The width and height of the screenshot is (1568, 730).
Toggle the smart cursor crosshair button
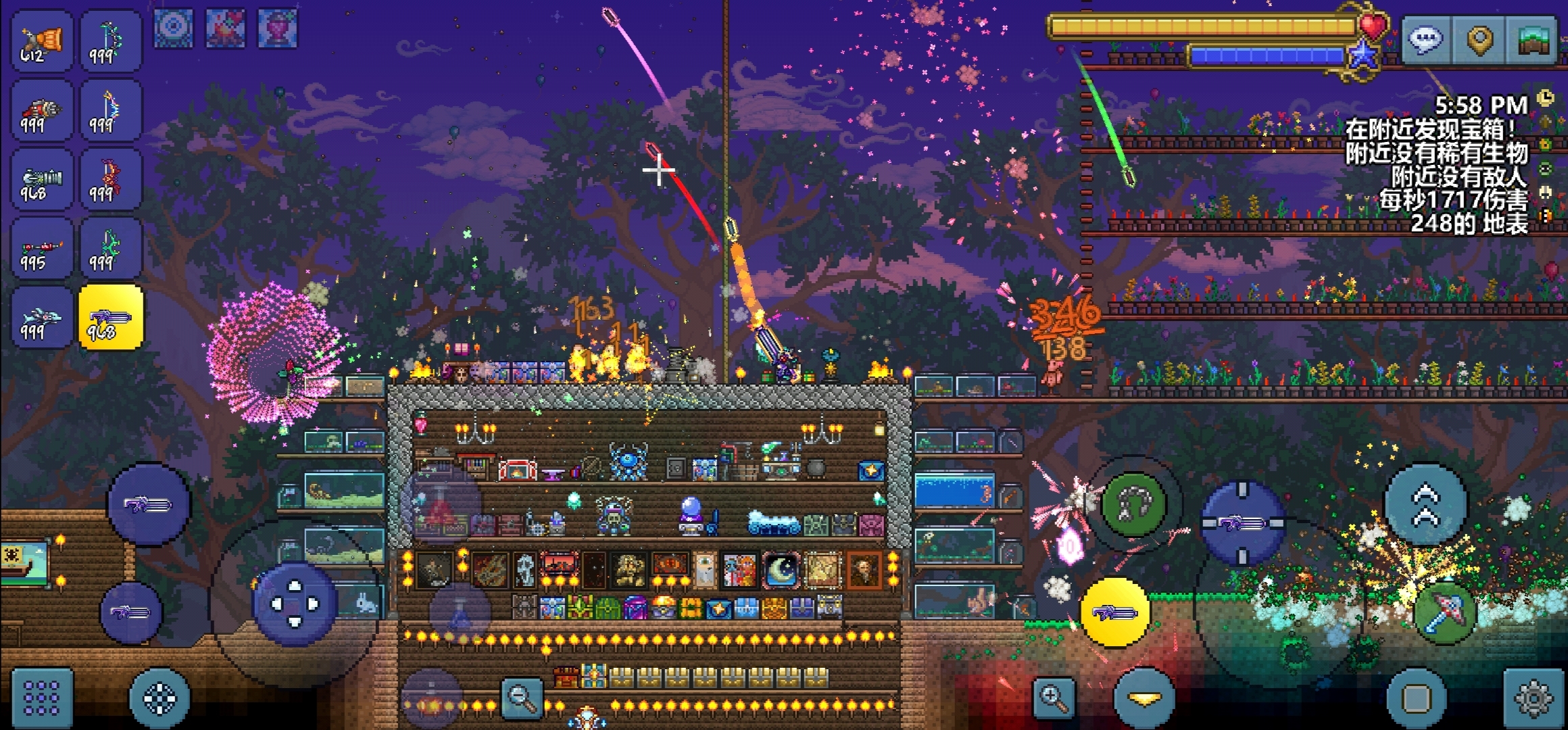[x=160, y=698]
